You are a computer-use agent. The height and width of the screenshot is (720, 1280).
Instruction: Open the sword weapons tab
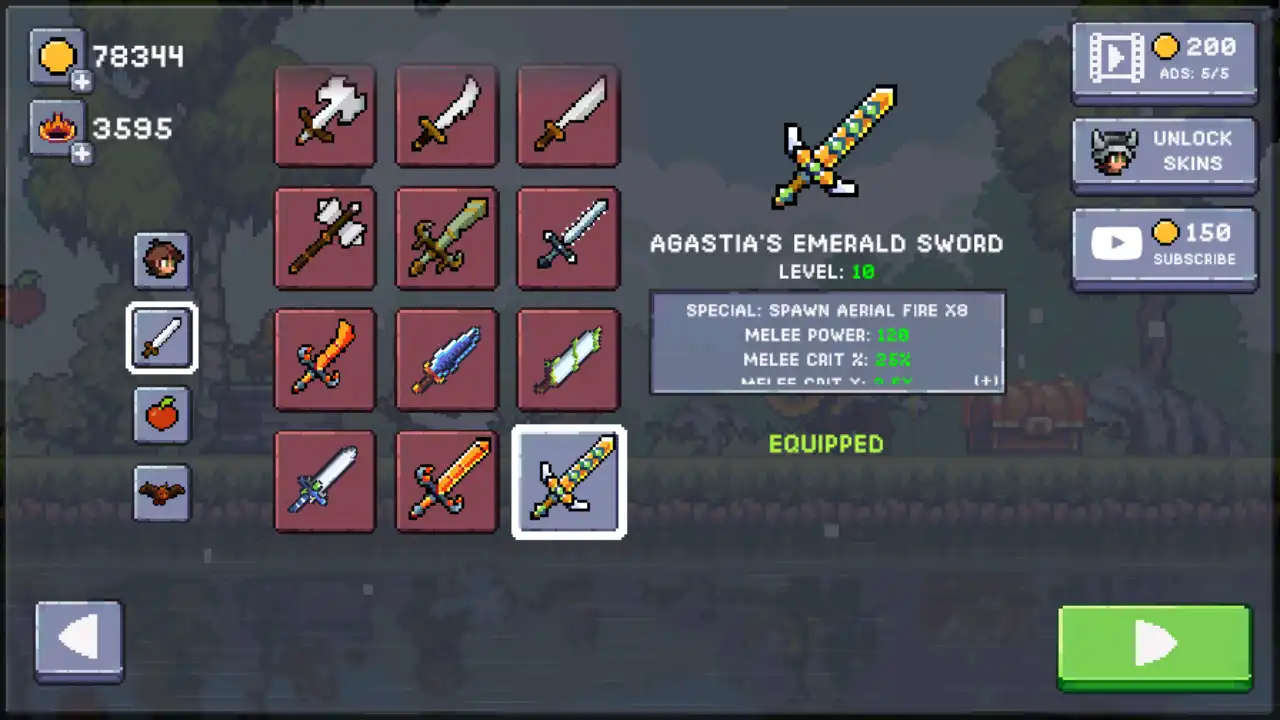[x=162, y=338]
